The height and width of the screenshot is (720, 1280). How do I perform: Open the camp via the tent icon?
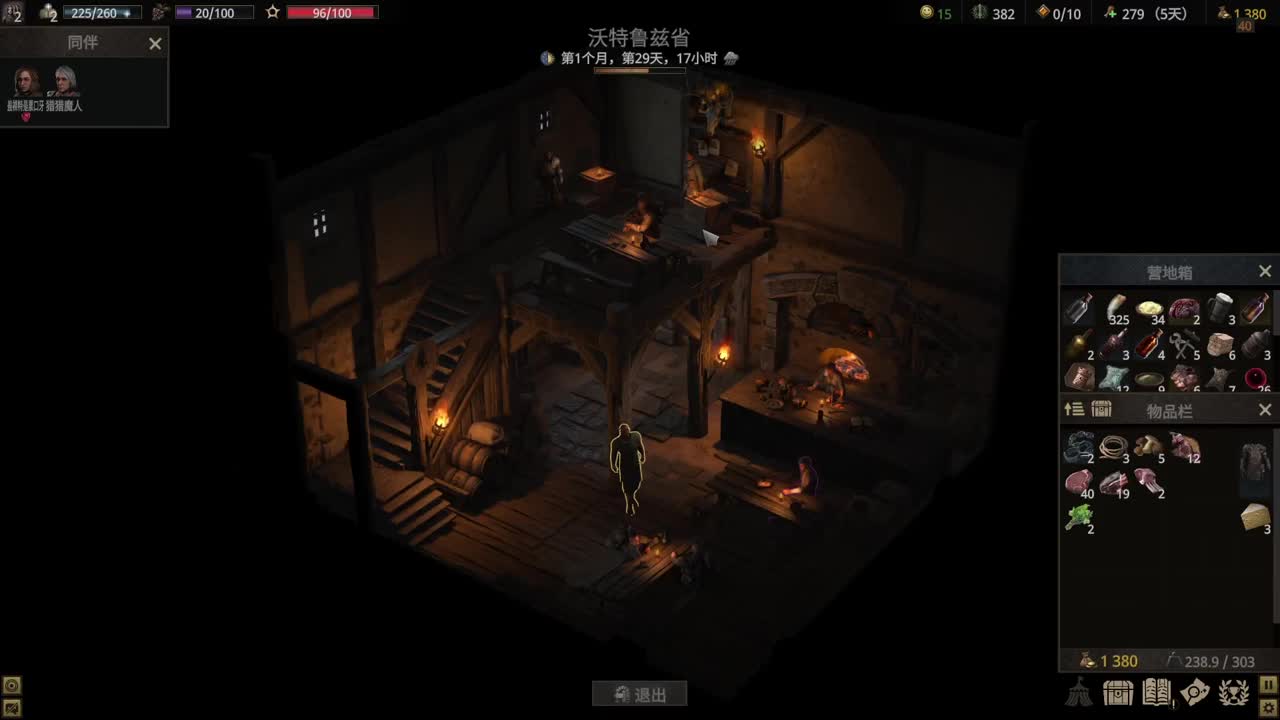pyautogui.click(x=1078, y=693)
